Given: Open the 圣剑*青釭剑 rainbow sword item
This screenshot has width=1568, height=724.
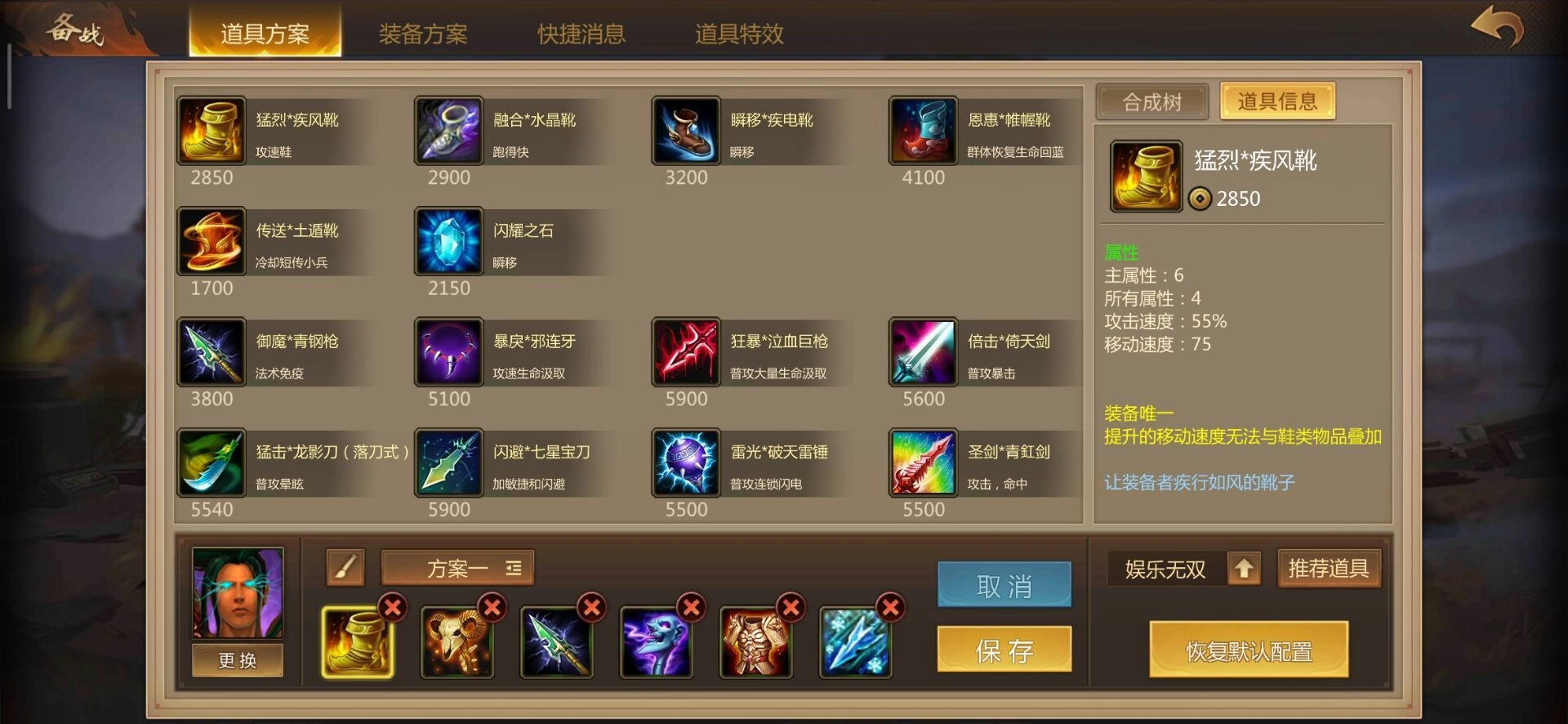Looking at the screenshot, I should click(923, 463).
